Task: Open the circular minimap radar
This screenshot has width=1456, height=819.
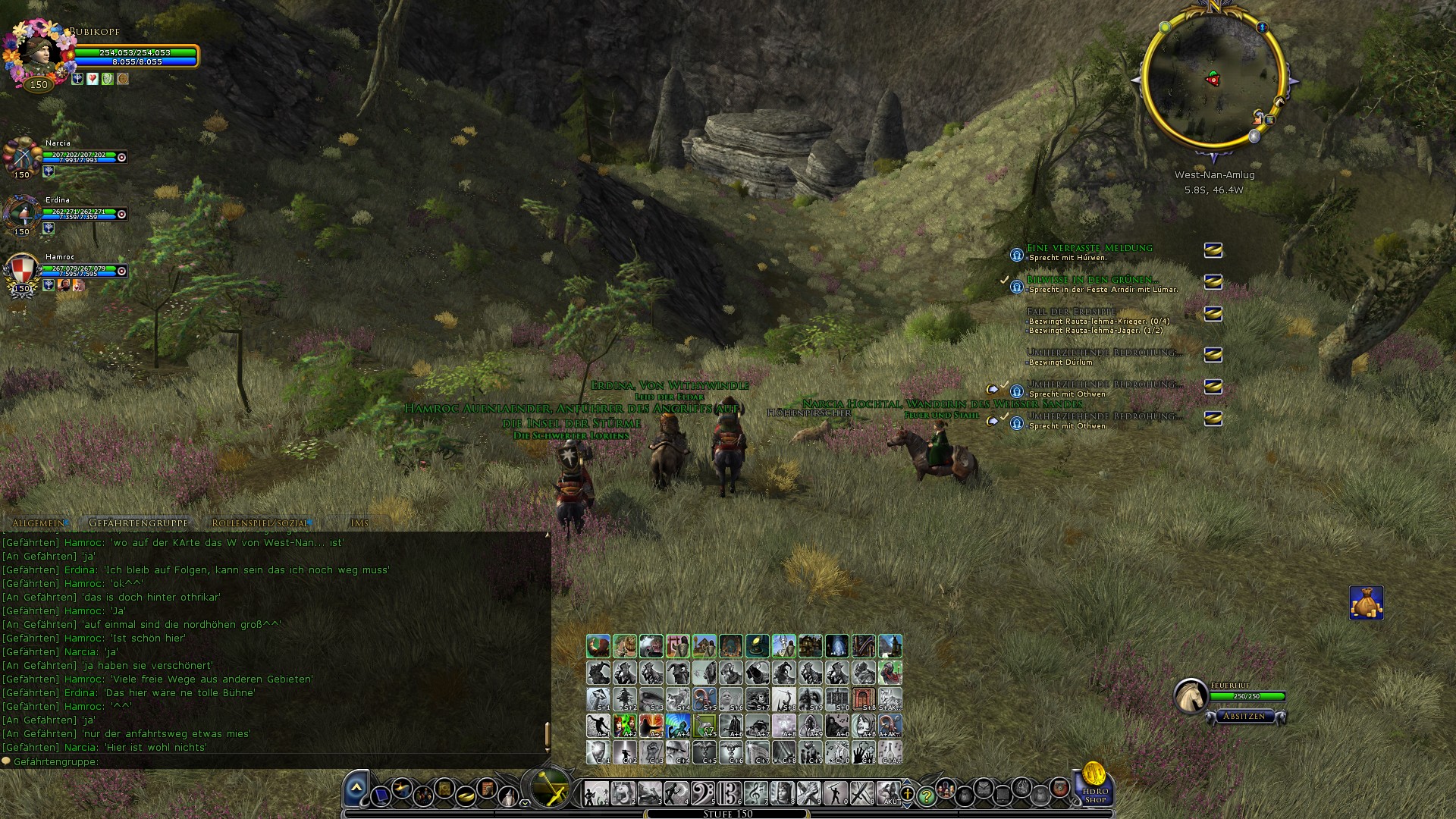Action: pyautogui.click(x=1212, y=80)
